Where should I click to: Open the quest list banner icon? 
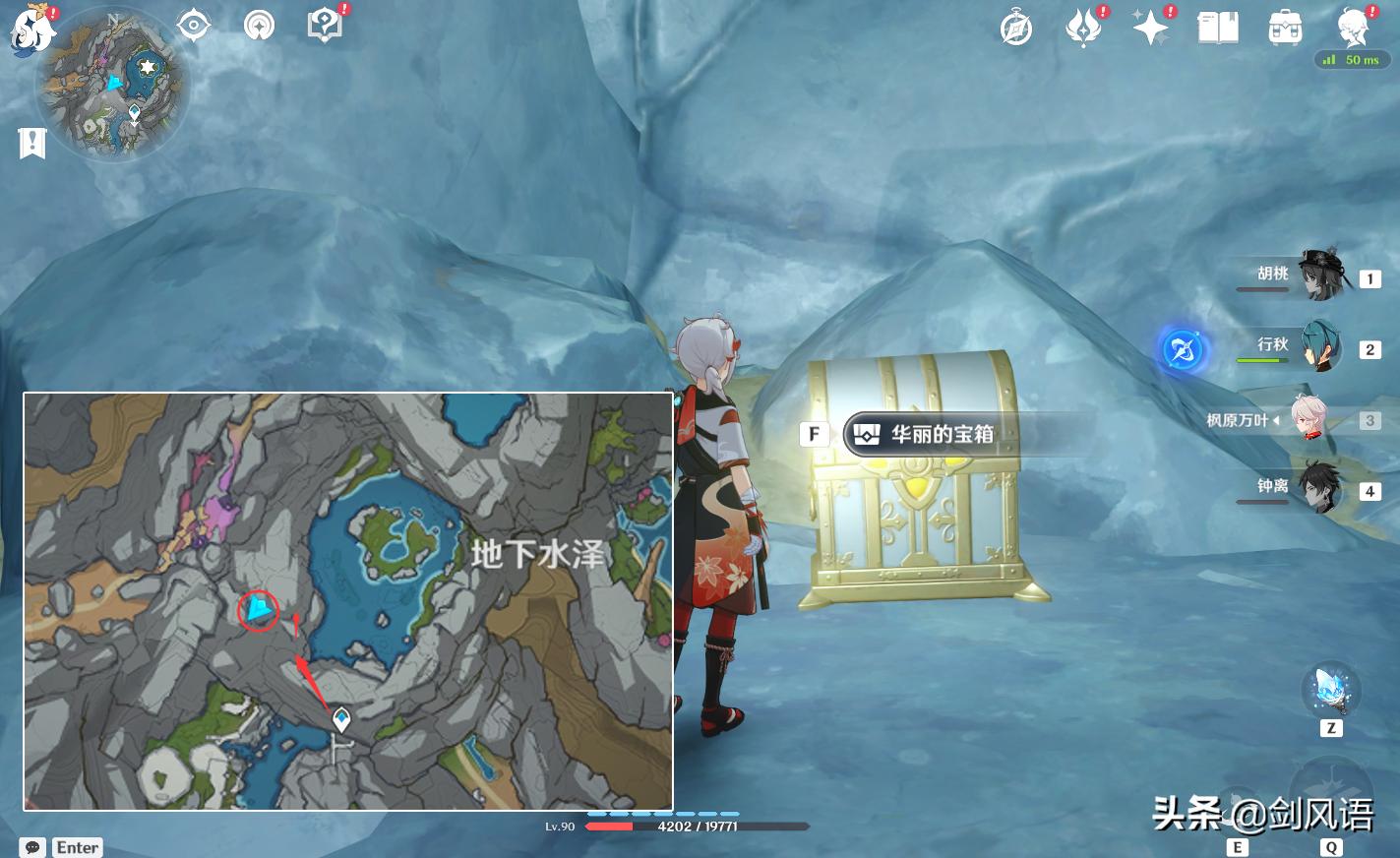[33, 143]
